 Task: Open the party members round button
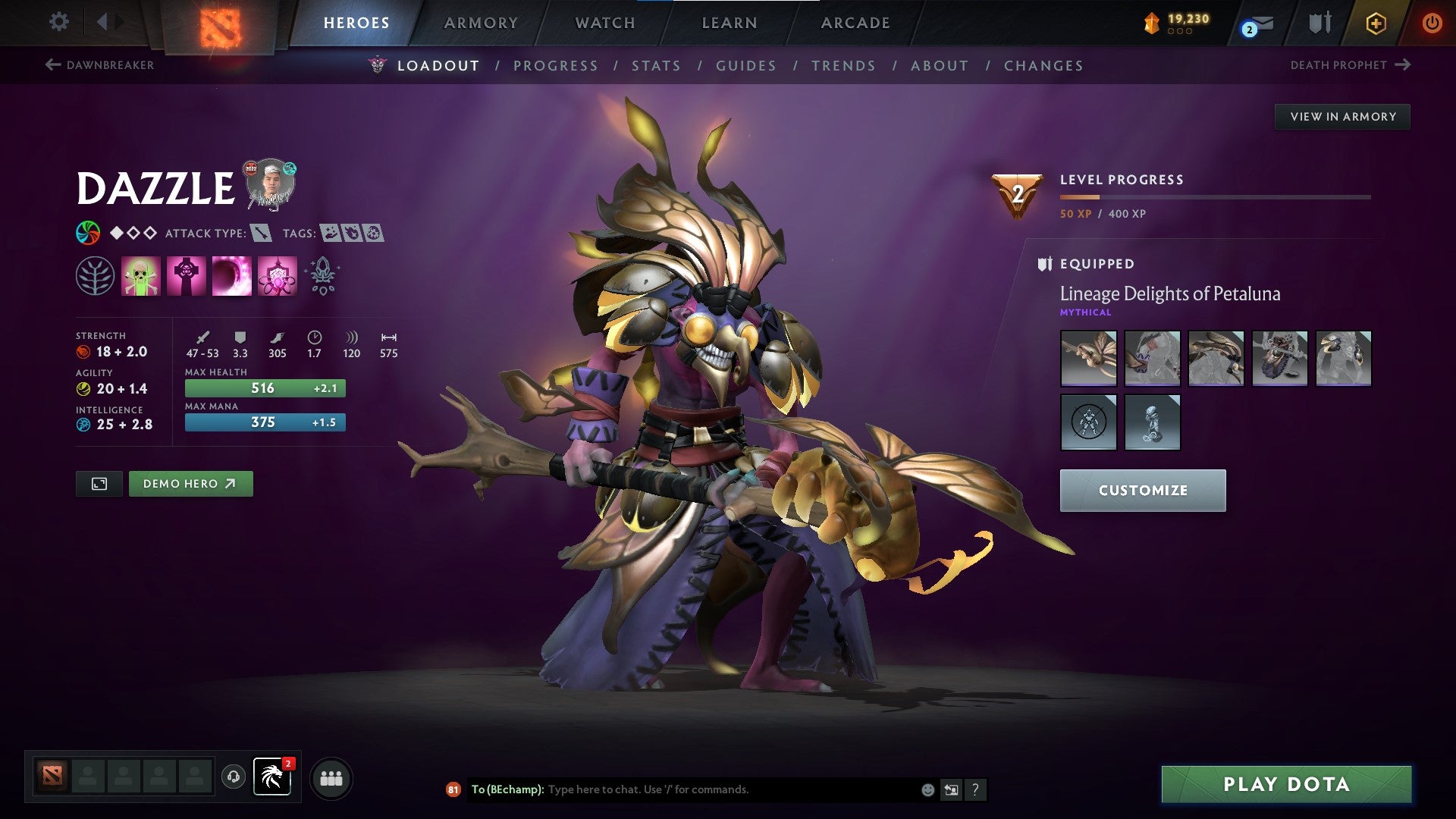(x=331, y=779)
